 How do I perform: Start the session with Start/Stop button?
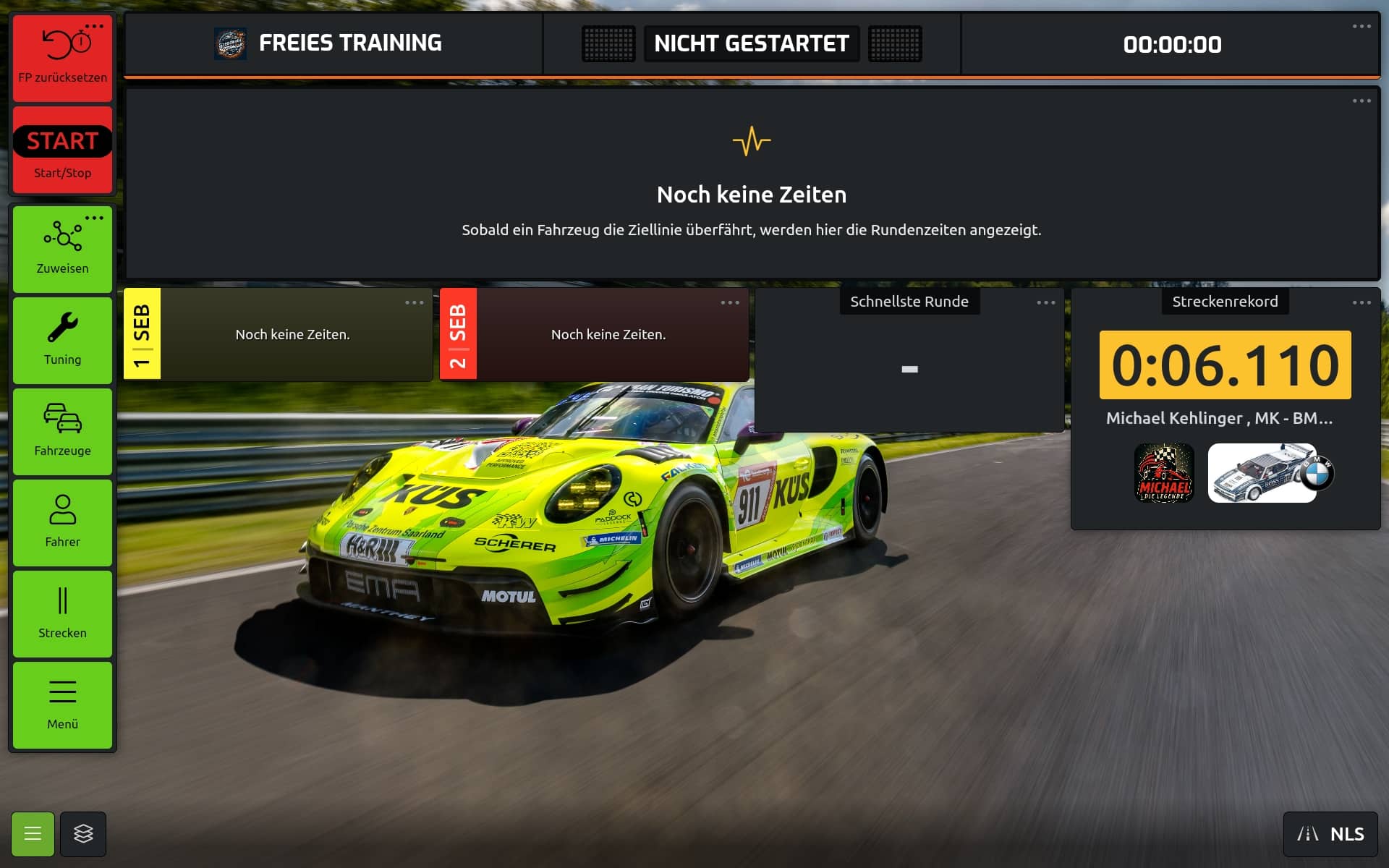pyautogui.click(x=62, y=150)
